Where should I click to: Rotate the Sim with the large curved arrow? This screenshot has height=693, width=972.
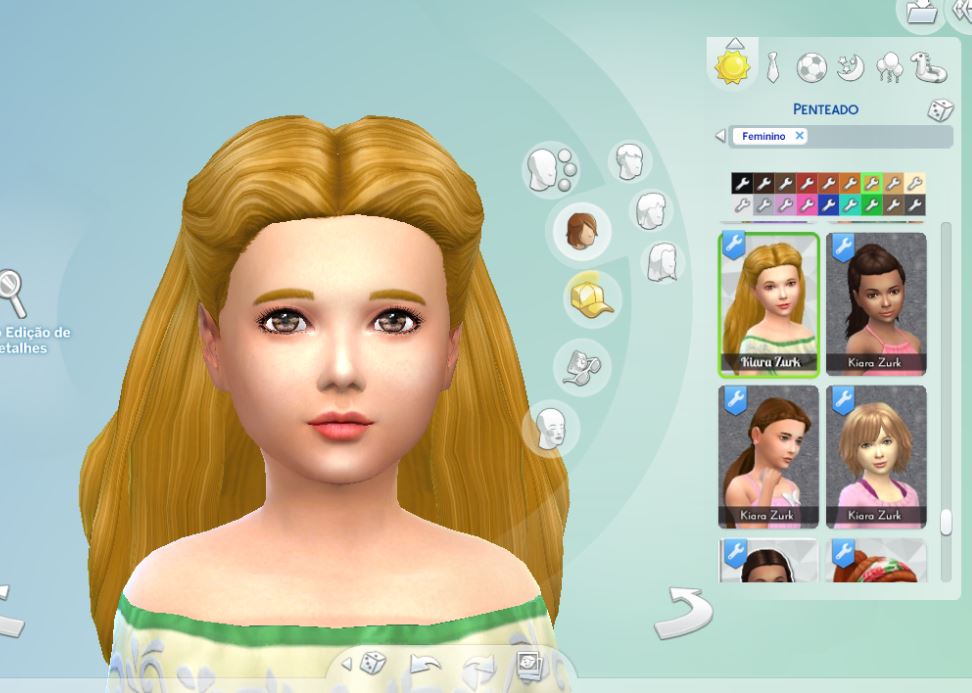[683, 612]
